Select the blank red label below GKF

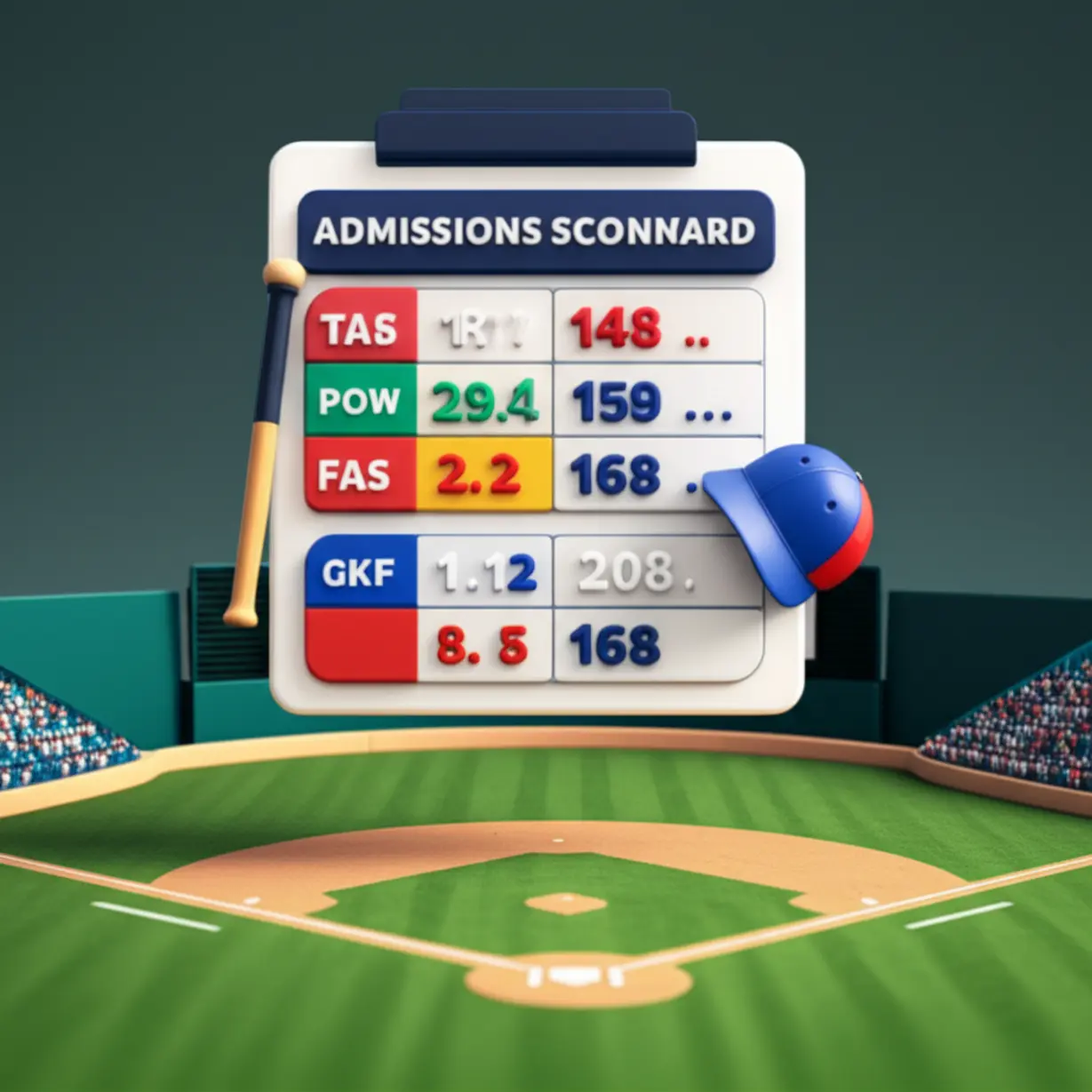click(360, 645)
